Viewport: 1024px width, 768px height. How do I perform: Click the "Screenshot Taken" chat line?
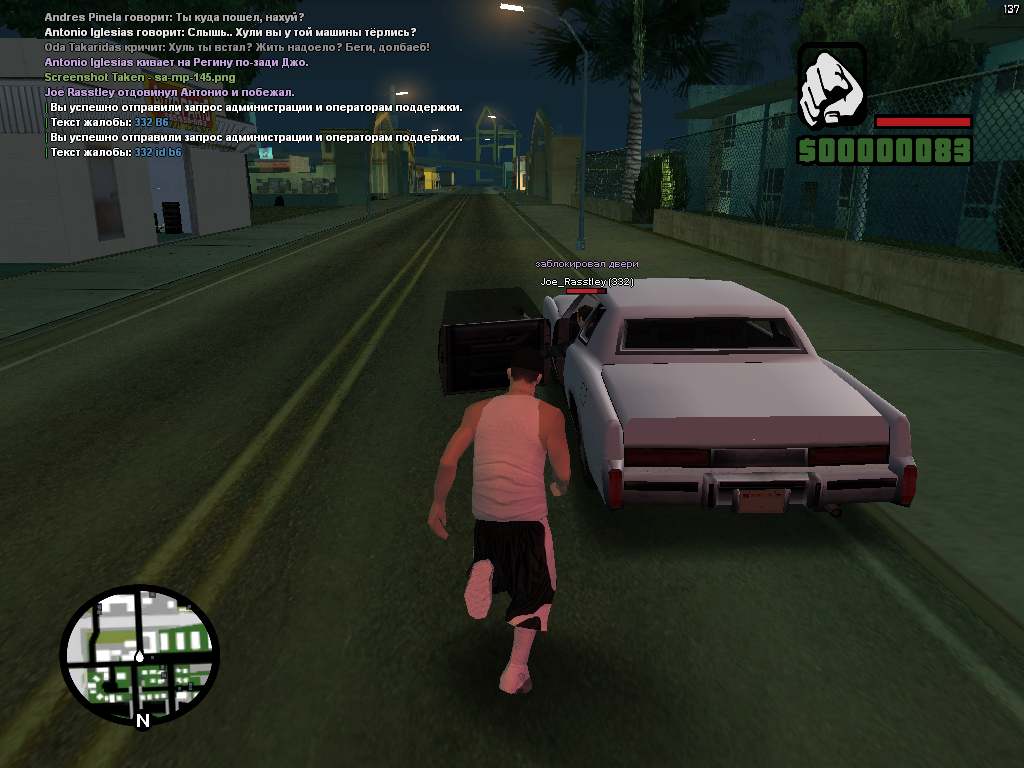coord(140,77)
